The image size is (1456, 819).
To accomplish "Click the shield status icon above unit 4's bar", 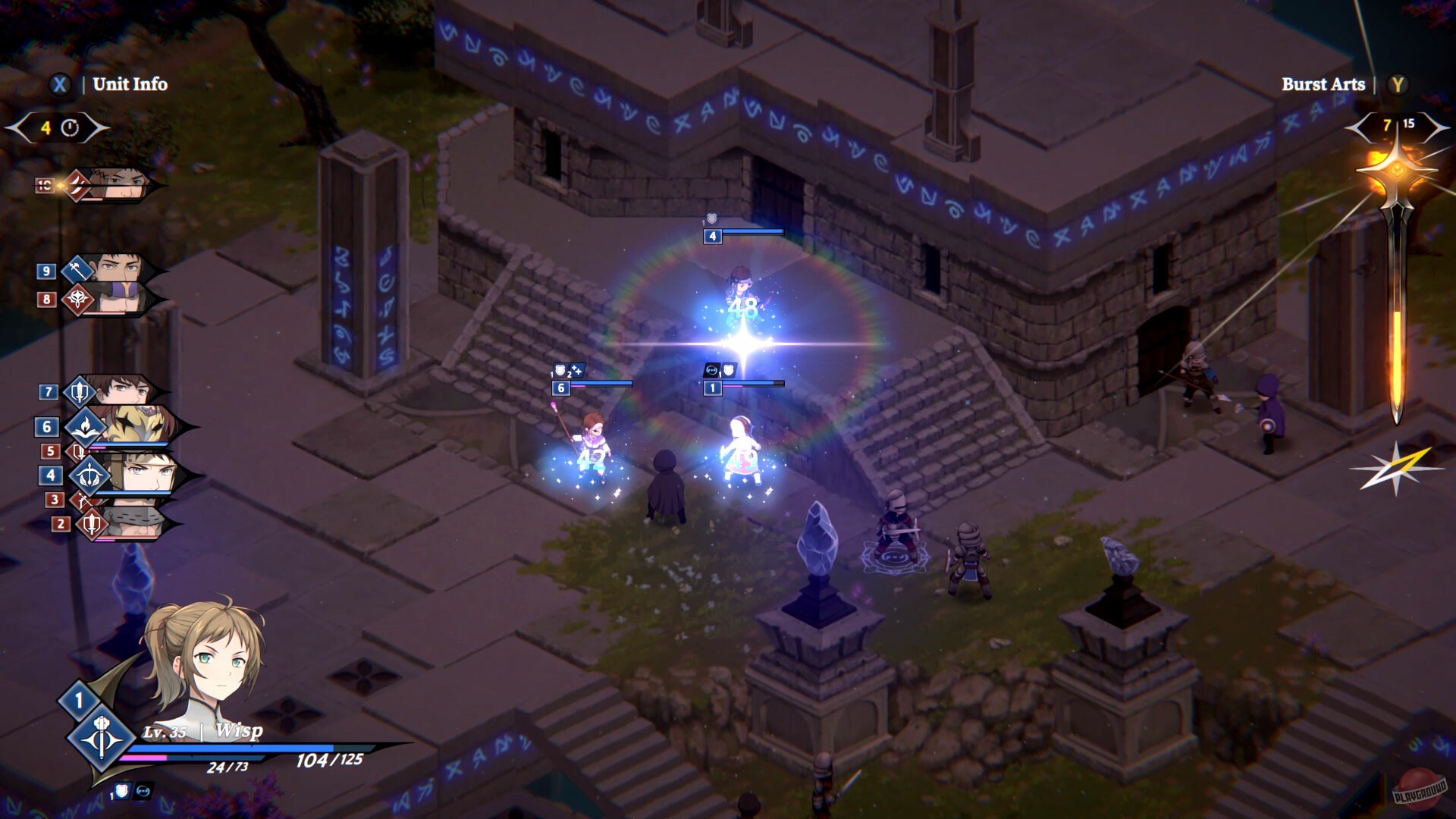I will [x=711, y=220].
